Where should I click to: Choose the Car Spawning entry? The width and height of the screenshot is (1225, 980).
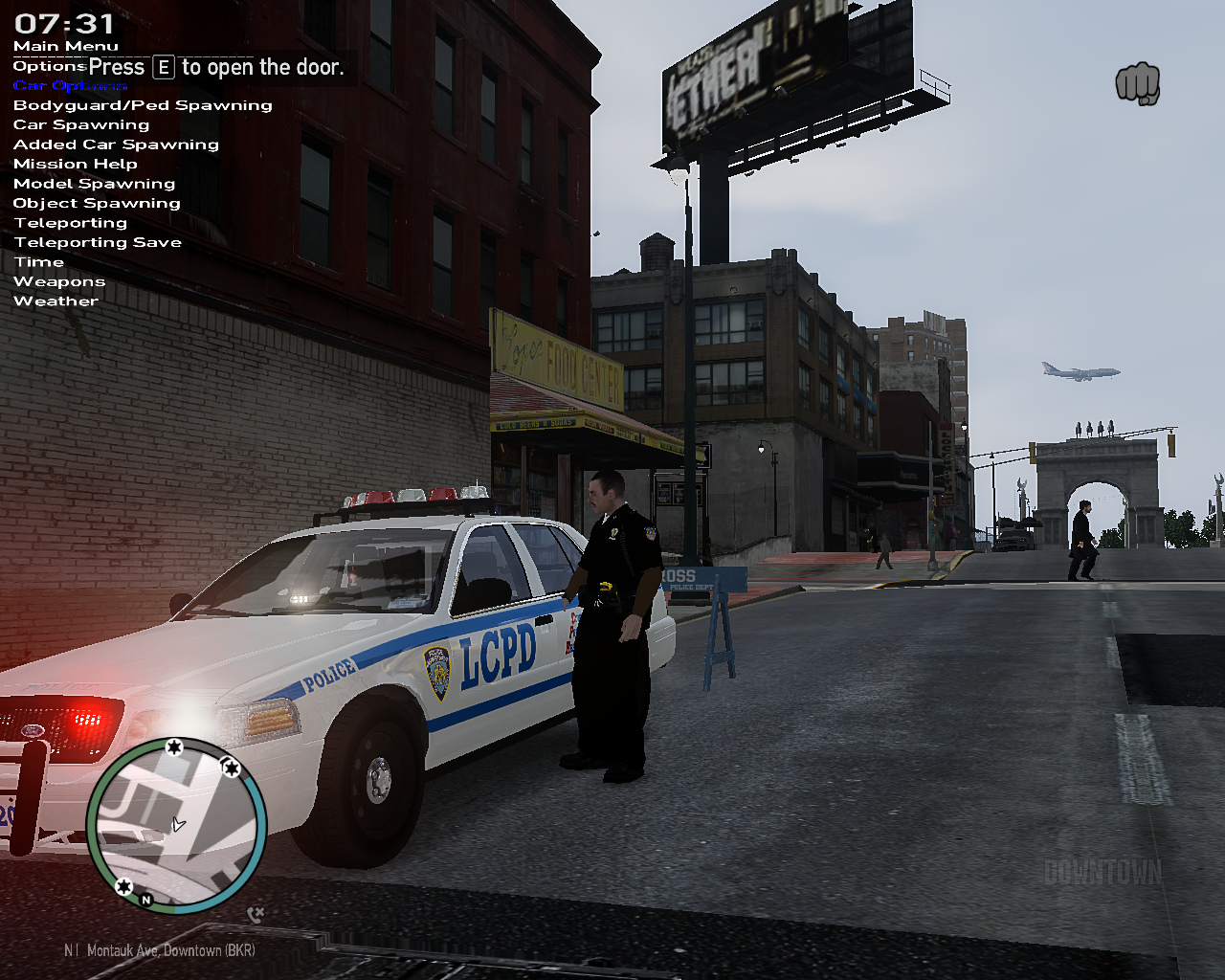[x=81, y=125]
